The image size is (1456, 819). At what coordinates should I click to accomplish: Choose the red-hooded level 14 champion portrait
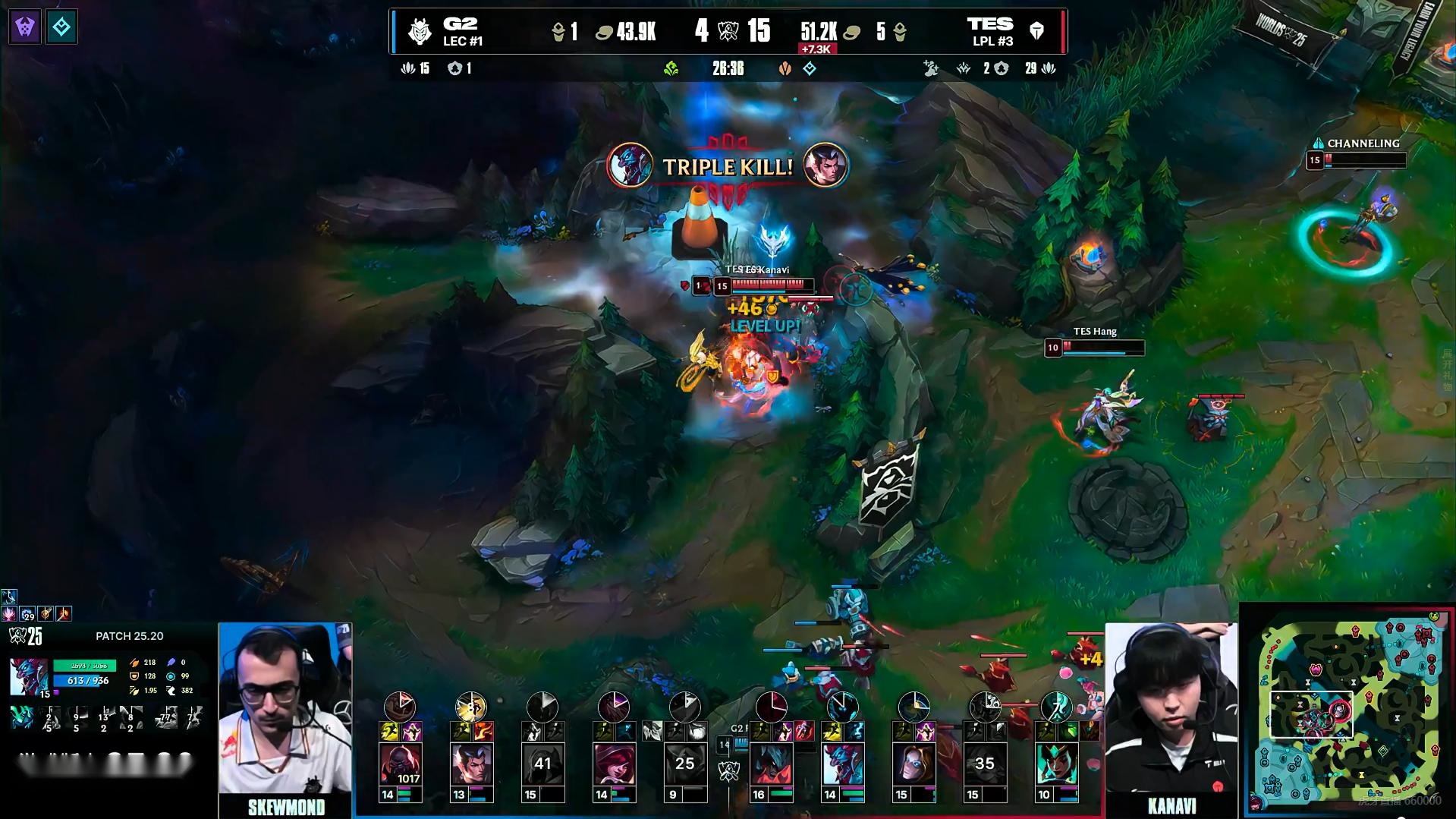tap(614, 764)
